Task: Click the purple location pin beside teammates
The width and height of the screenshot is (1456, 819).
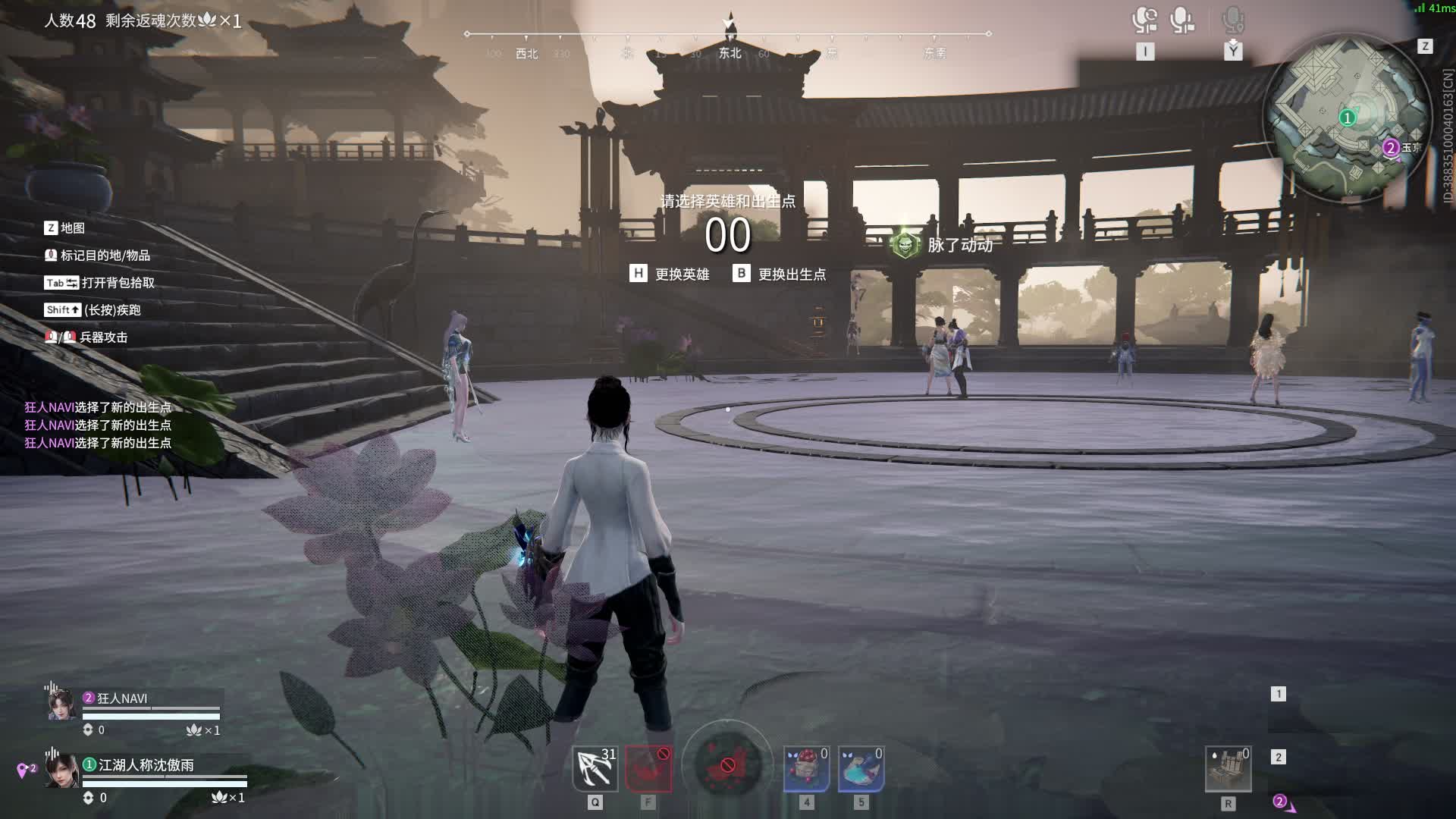Action: click(23, 770)
